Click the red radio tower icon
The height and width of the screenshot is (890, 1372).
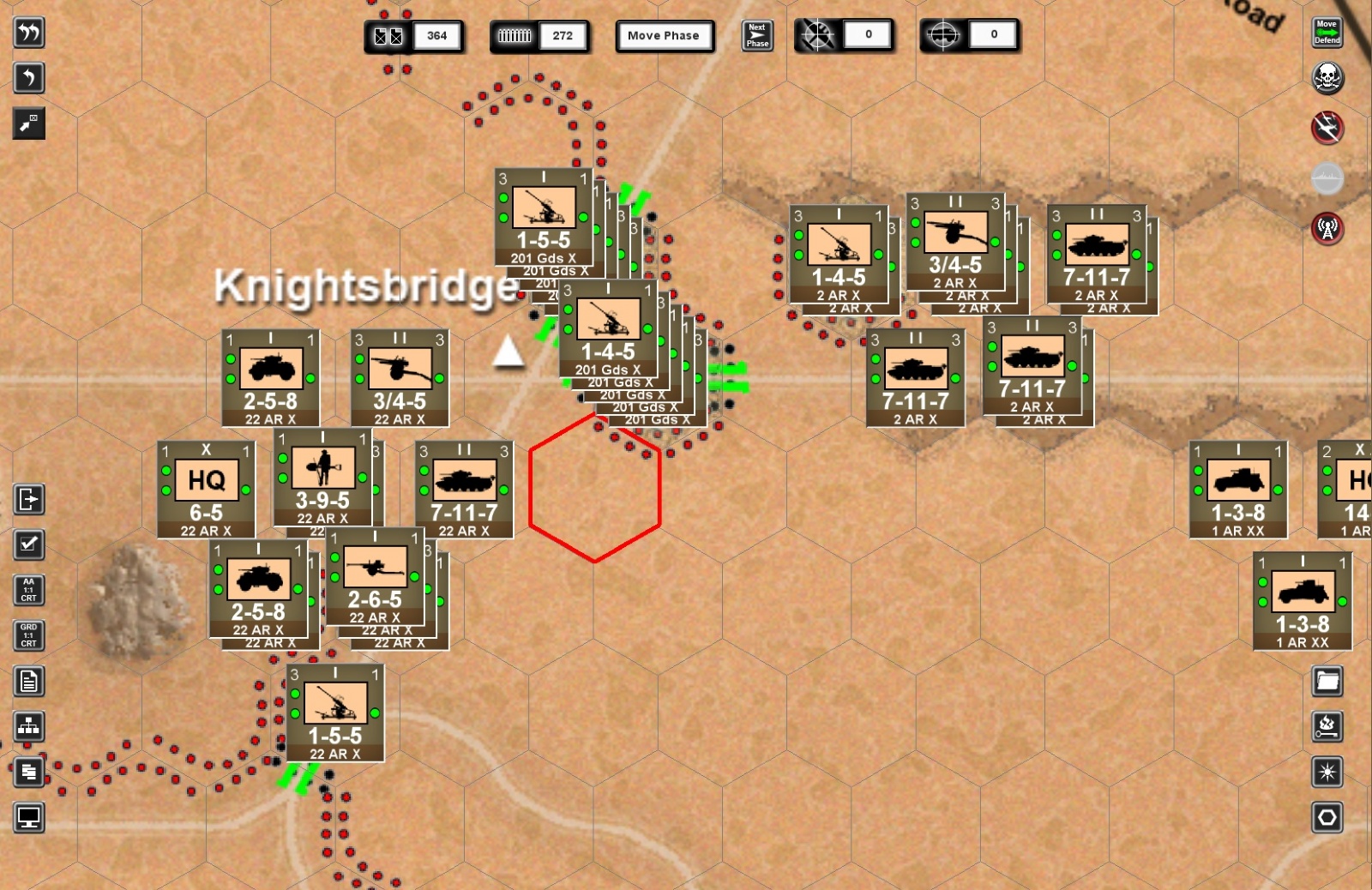(x=1327, y=228)
